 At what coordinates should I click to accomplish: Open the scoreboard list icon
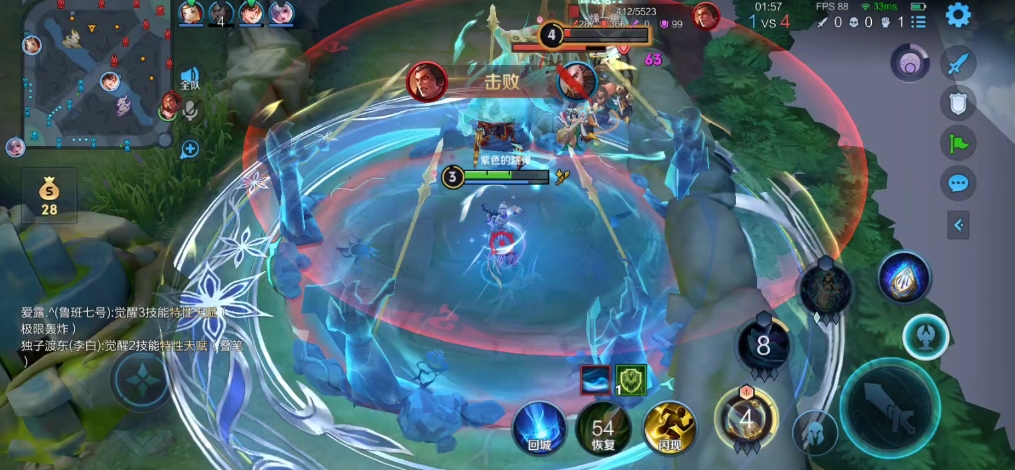[x=919, y=21]
